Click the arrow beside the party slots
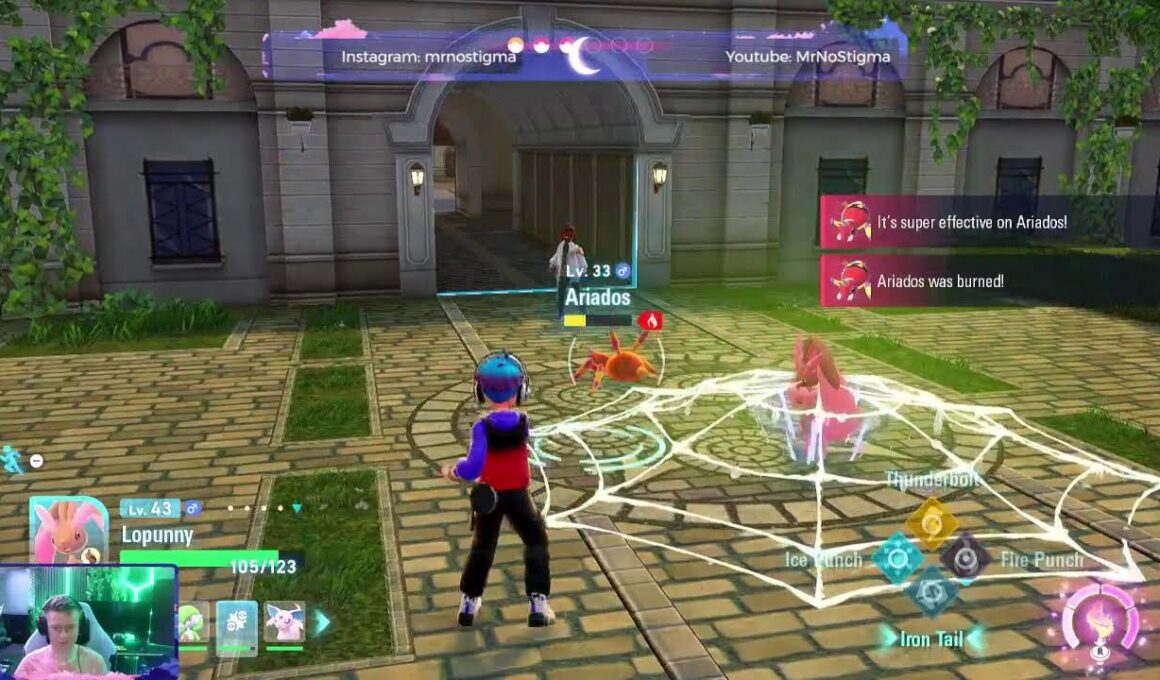1160x680 pixels. pyautogui.click(x=323, y=622)
